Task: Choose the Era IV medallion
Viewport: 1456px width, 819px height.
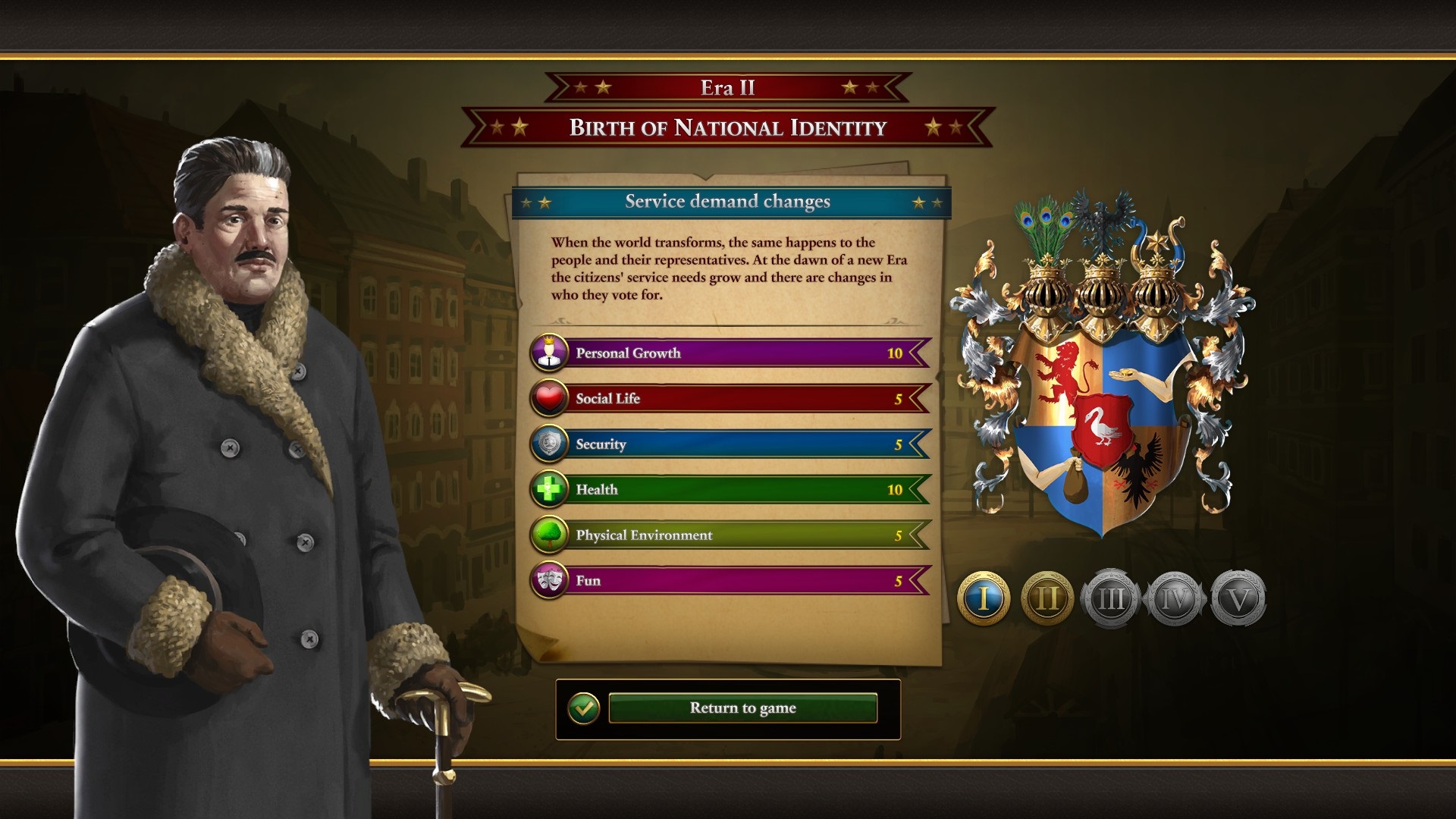Action: (1175, 598)
